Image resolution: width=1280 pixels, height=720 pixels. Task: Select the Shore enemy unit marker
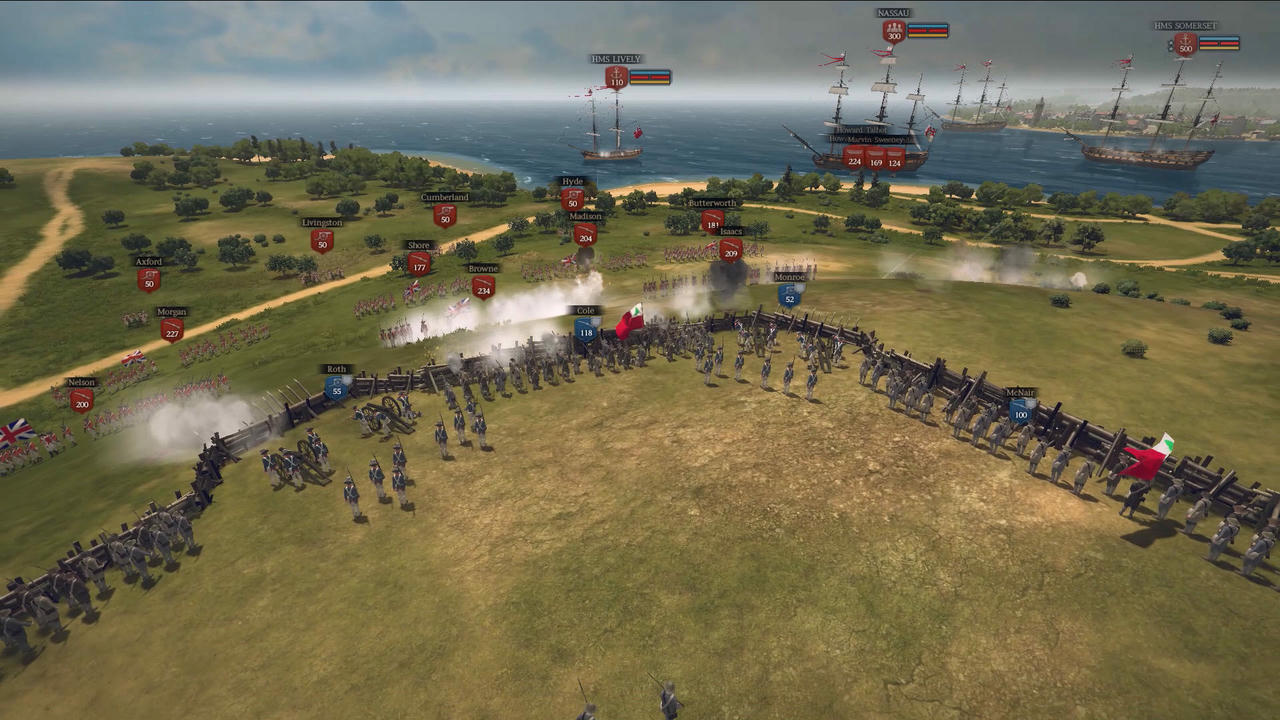419,263
